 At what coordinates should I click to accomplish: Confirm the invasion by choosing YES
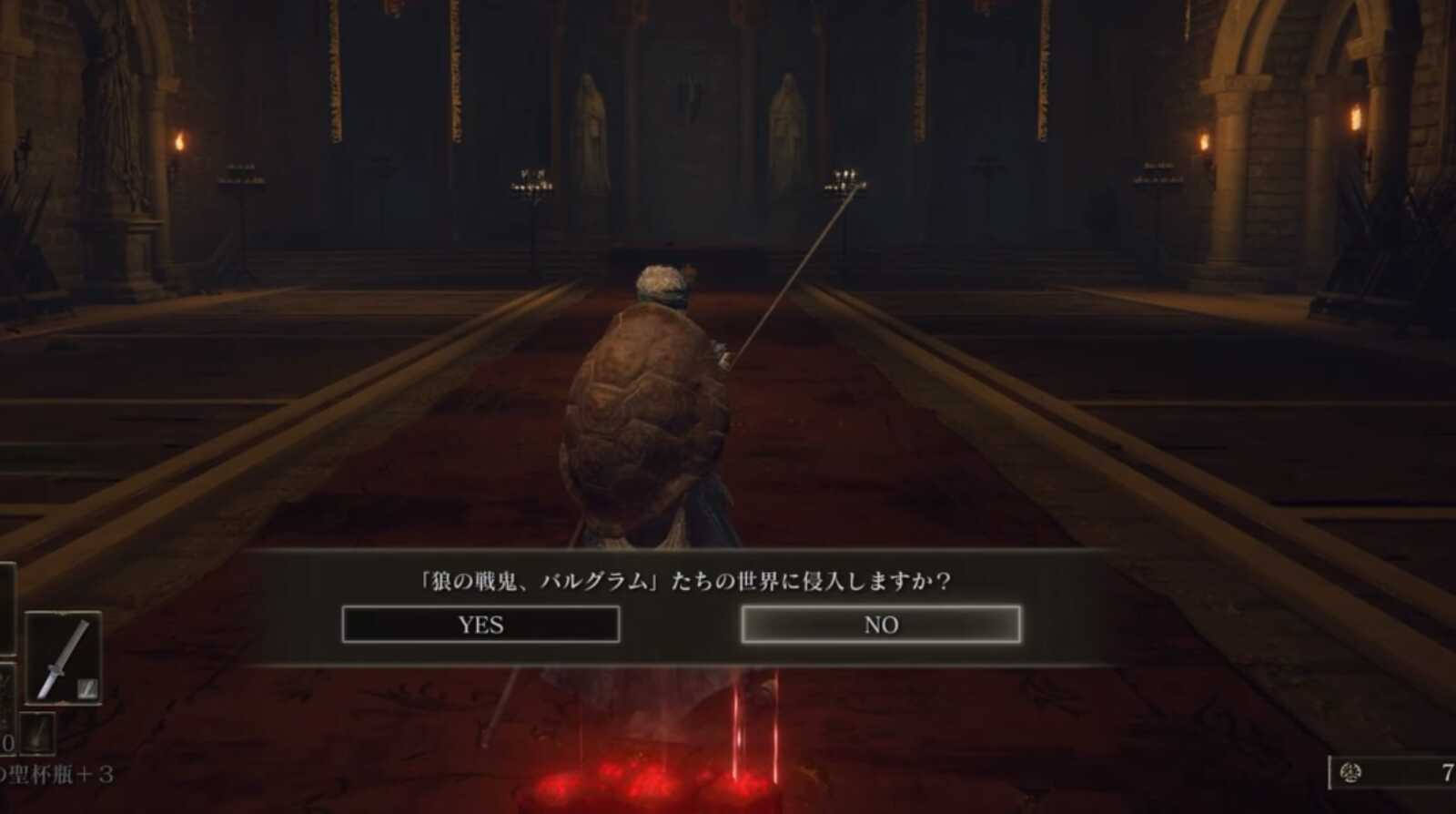pos(480,625)
